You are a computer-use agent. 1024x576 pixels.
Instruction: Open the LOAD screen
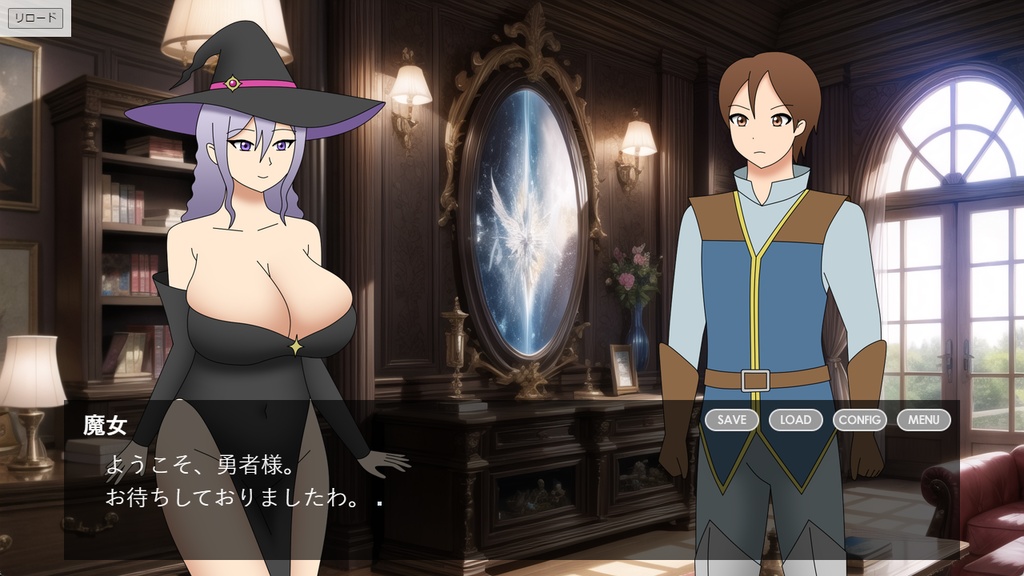795,420
